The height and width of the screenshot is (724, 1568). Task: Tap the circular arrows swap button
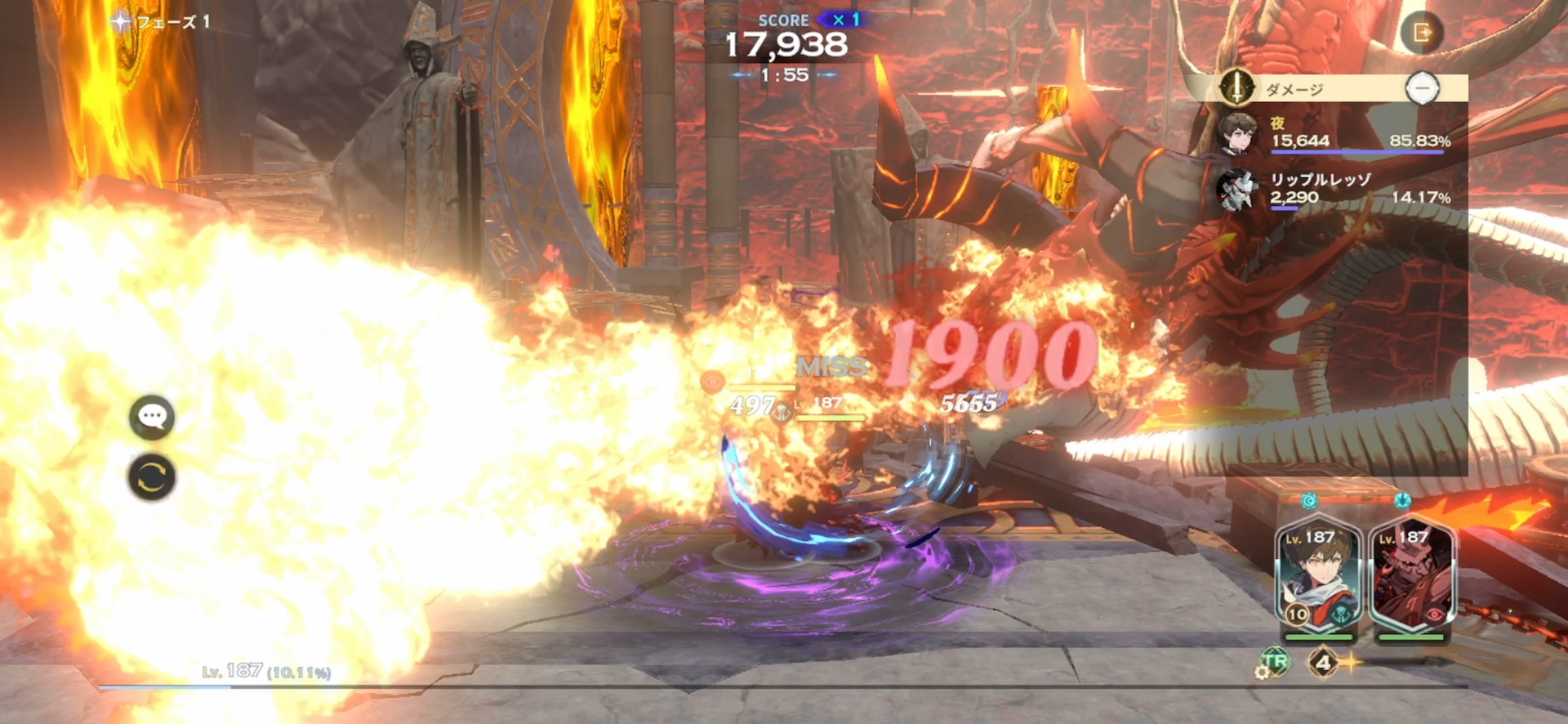coord(152,477)
